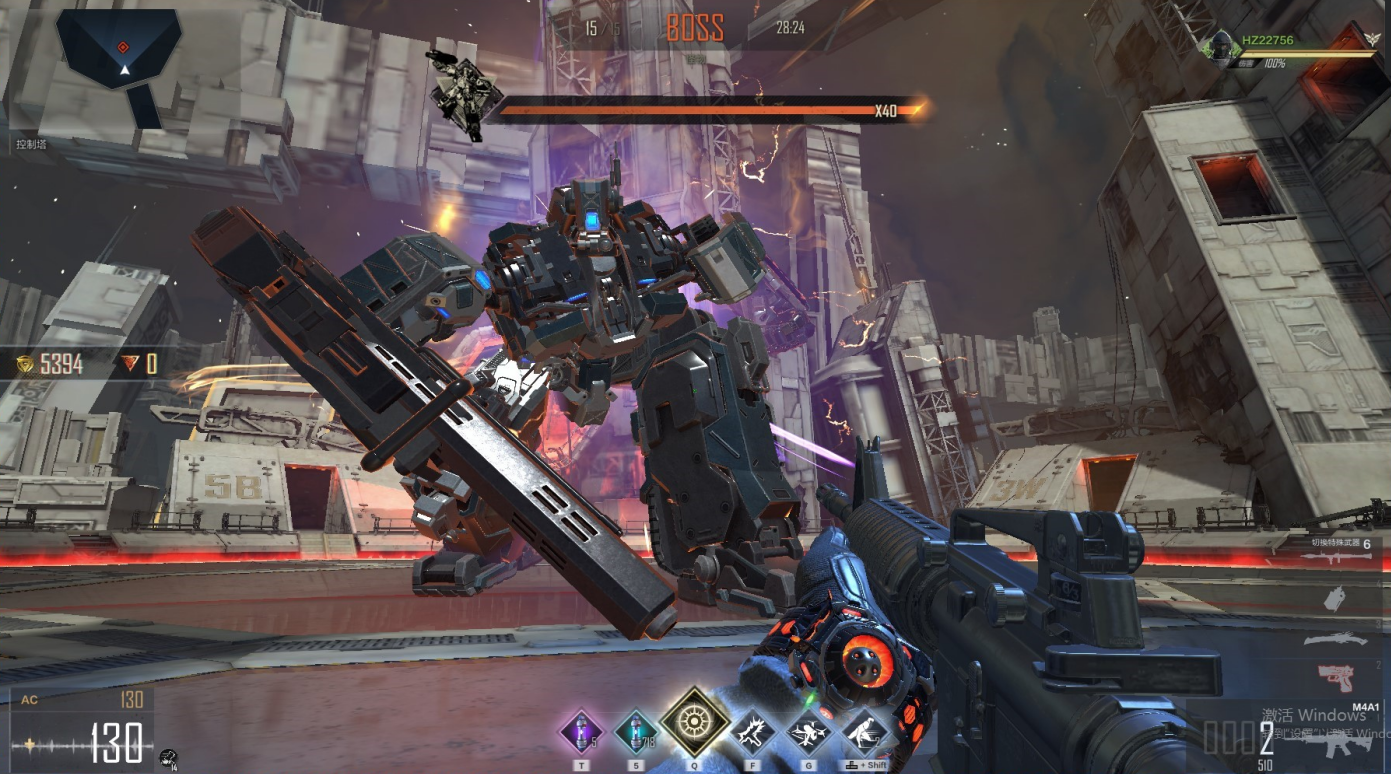Switch to the red pistol sidearm

tap(1335, 677)
